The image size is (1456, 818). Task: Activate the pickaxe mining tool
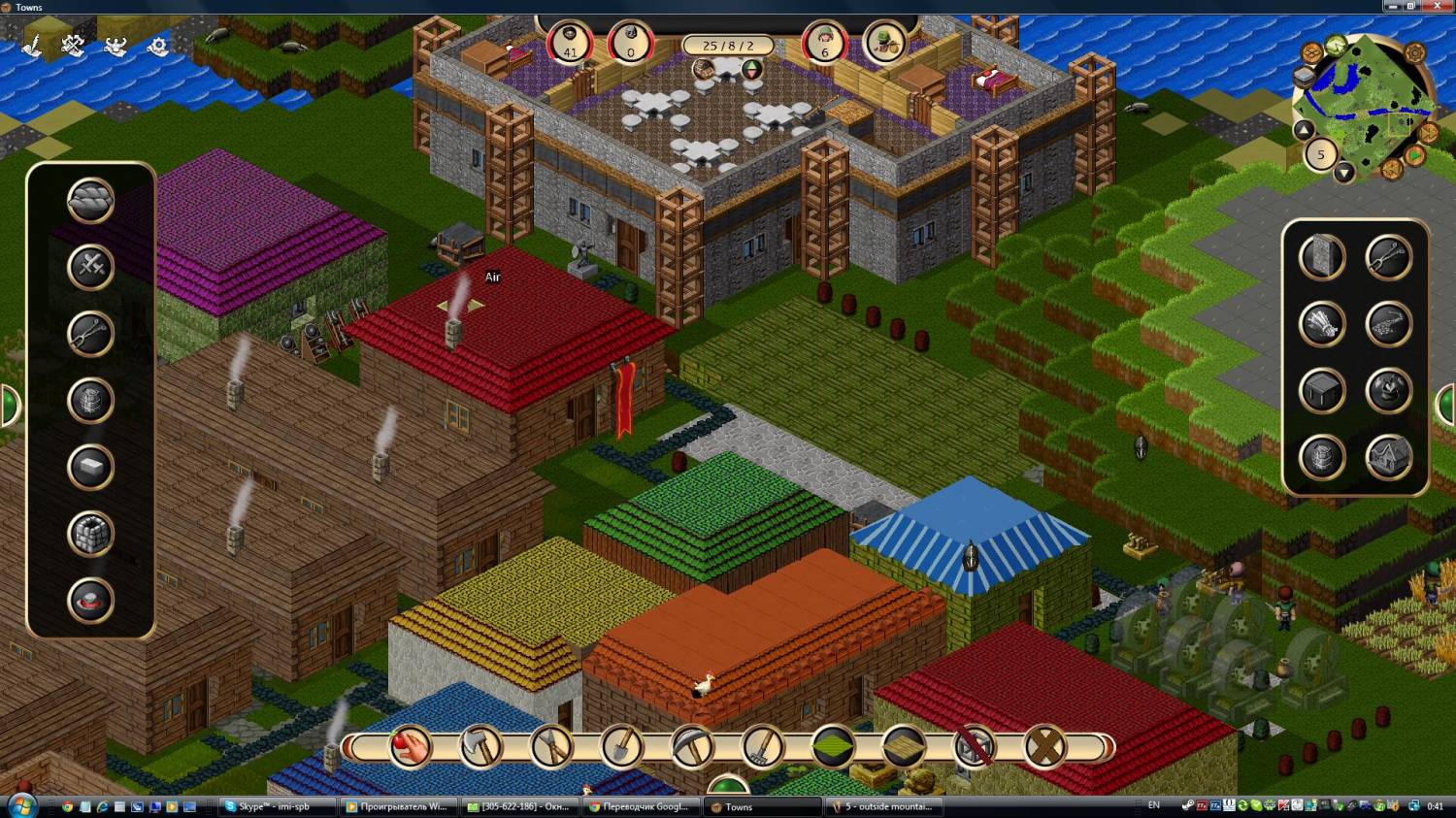click(692, 747)
